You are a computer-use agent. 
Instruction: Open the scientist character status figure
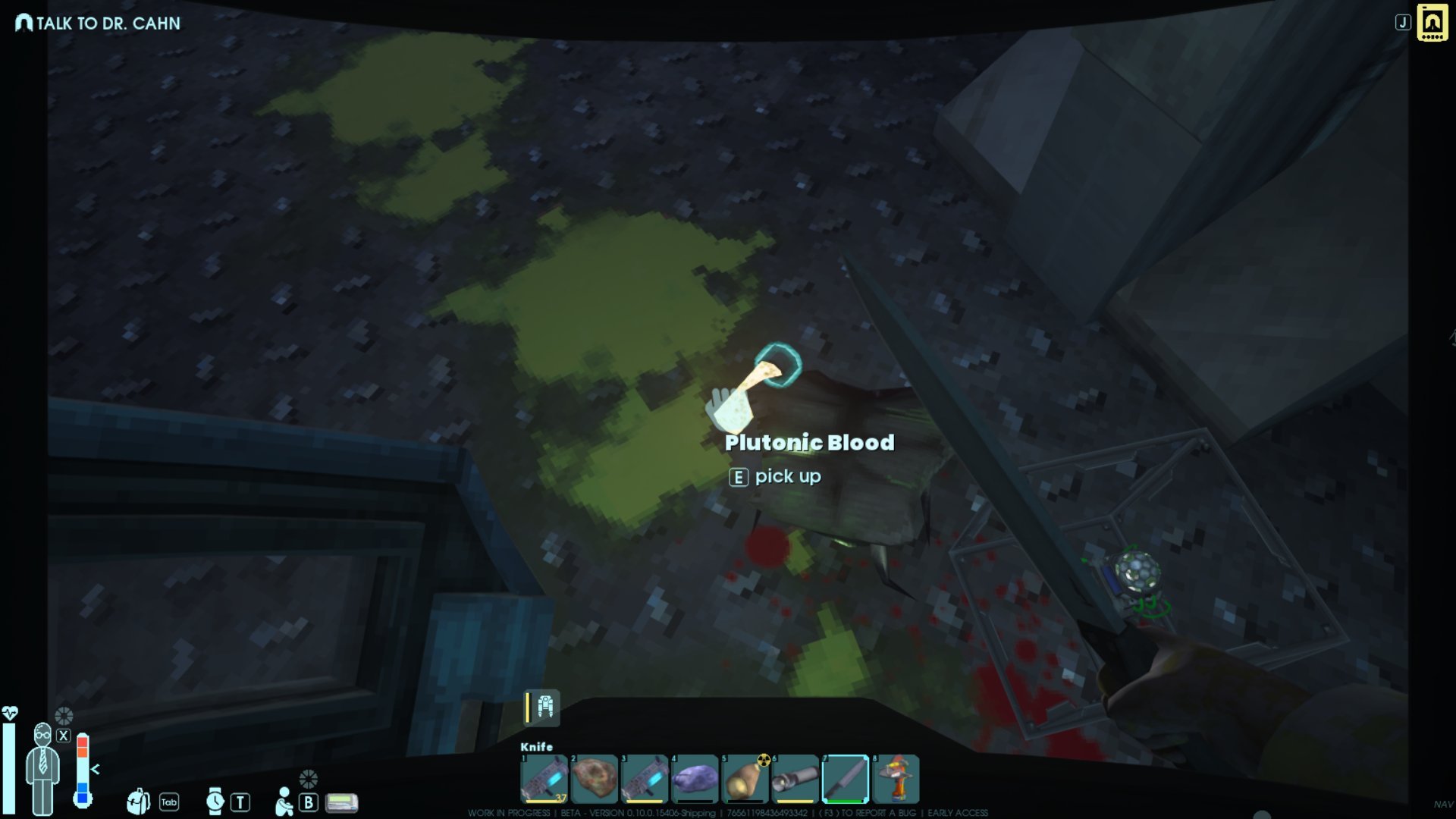[x=42, y=767]
